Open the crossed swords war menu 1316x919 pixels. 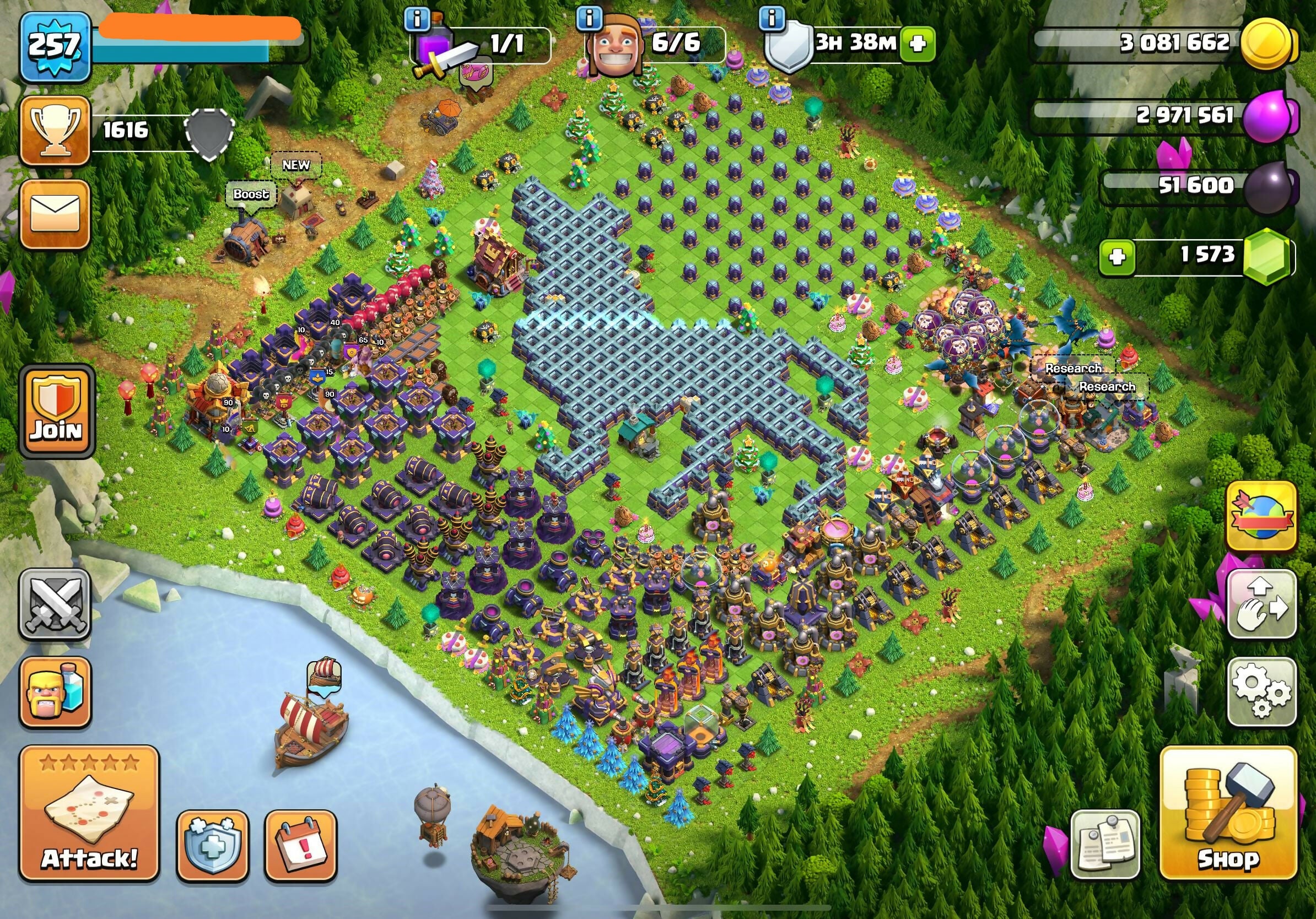[x=55, y=604]
